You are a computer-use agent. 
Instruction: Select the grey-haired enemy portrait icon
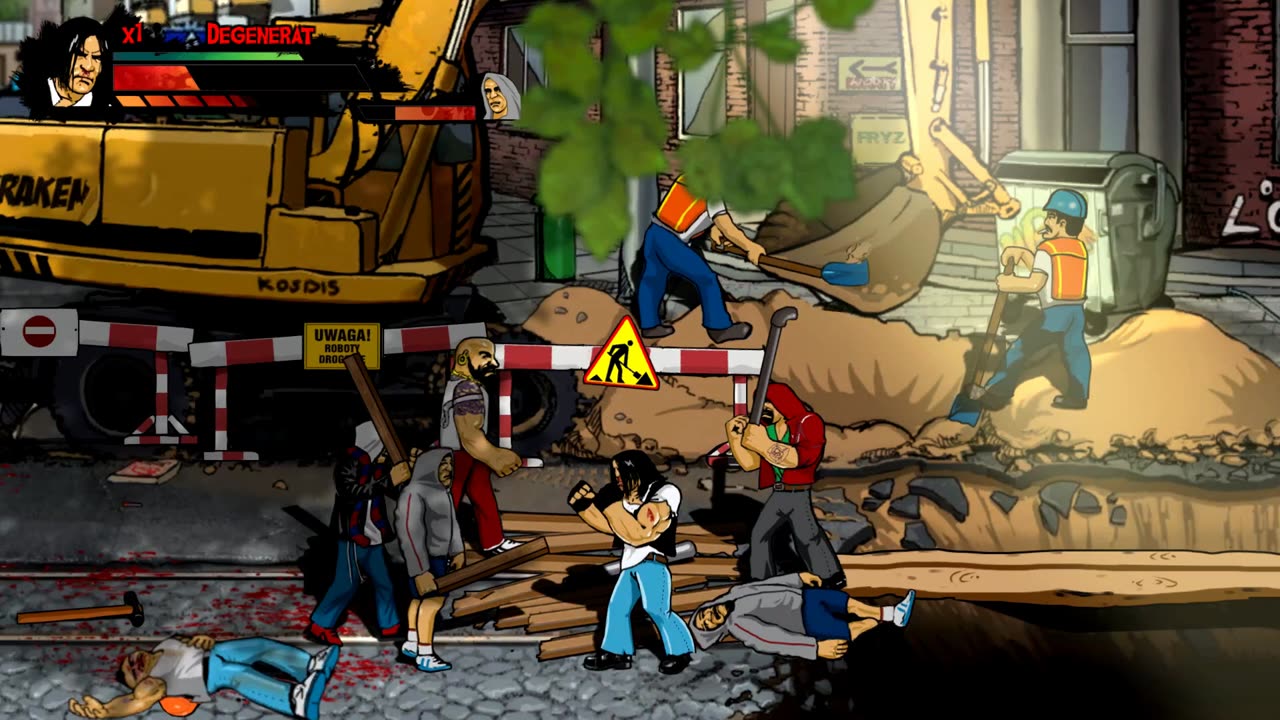click(x=499, y=97)
